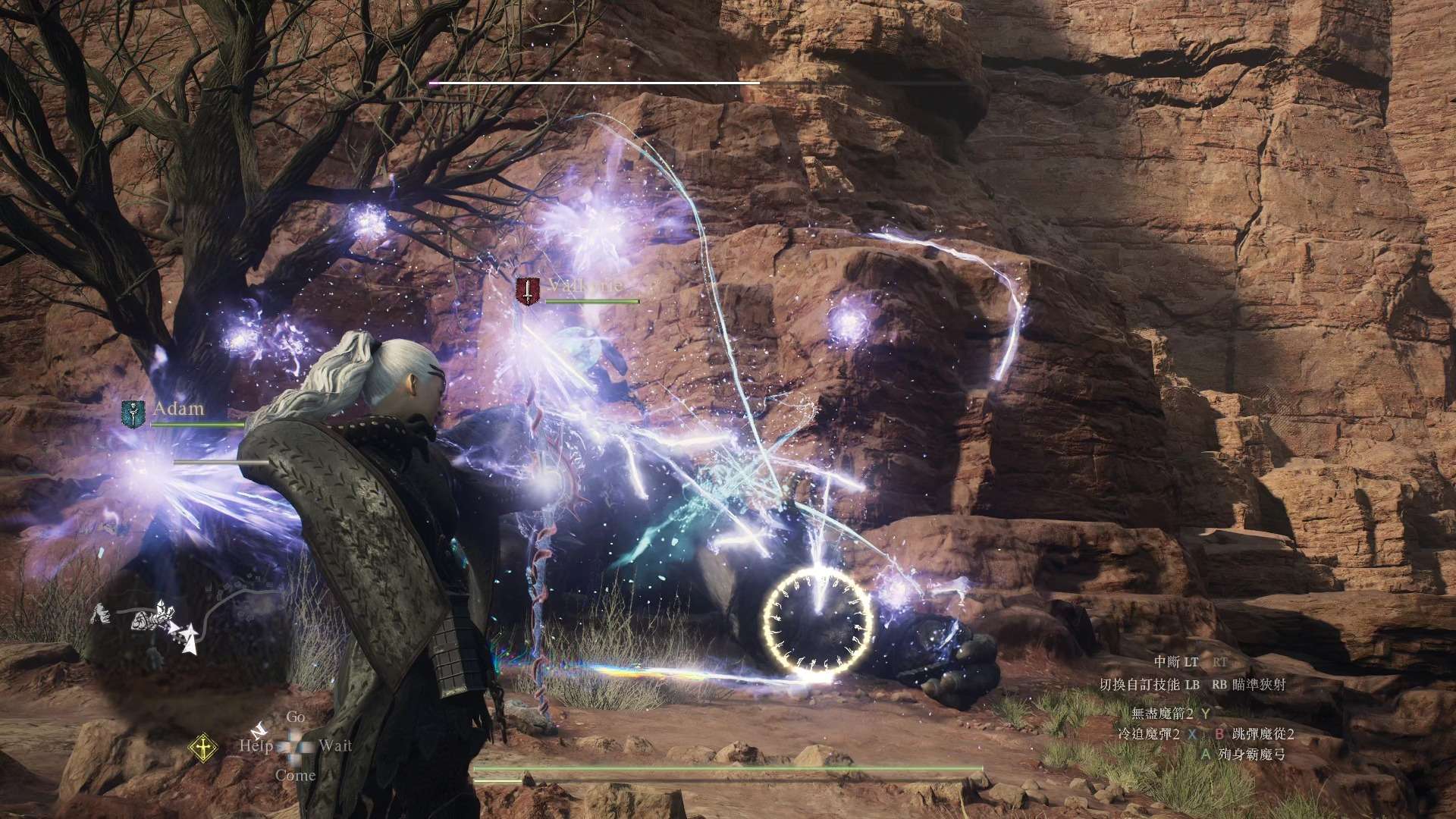Select the 瞄準狹射 aimed shot label
1456x819 pixels.
click(x=1259, y=685)
